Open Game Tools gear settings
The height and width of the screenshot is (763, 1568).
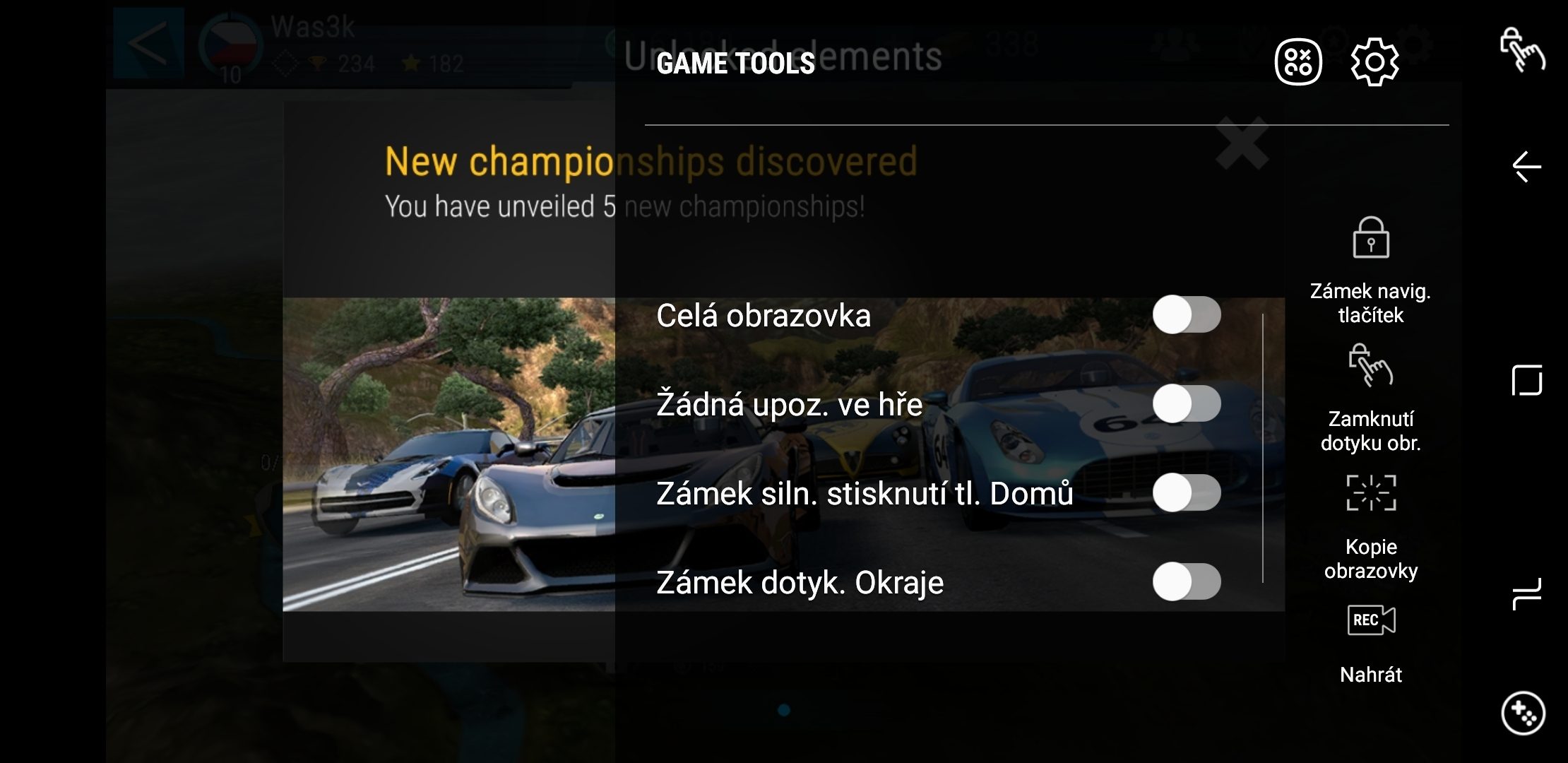[x=1374, y=62]
